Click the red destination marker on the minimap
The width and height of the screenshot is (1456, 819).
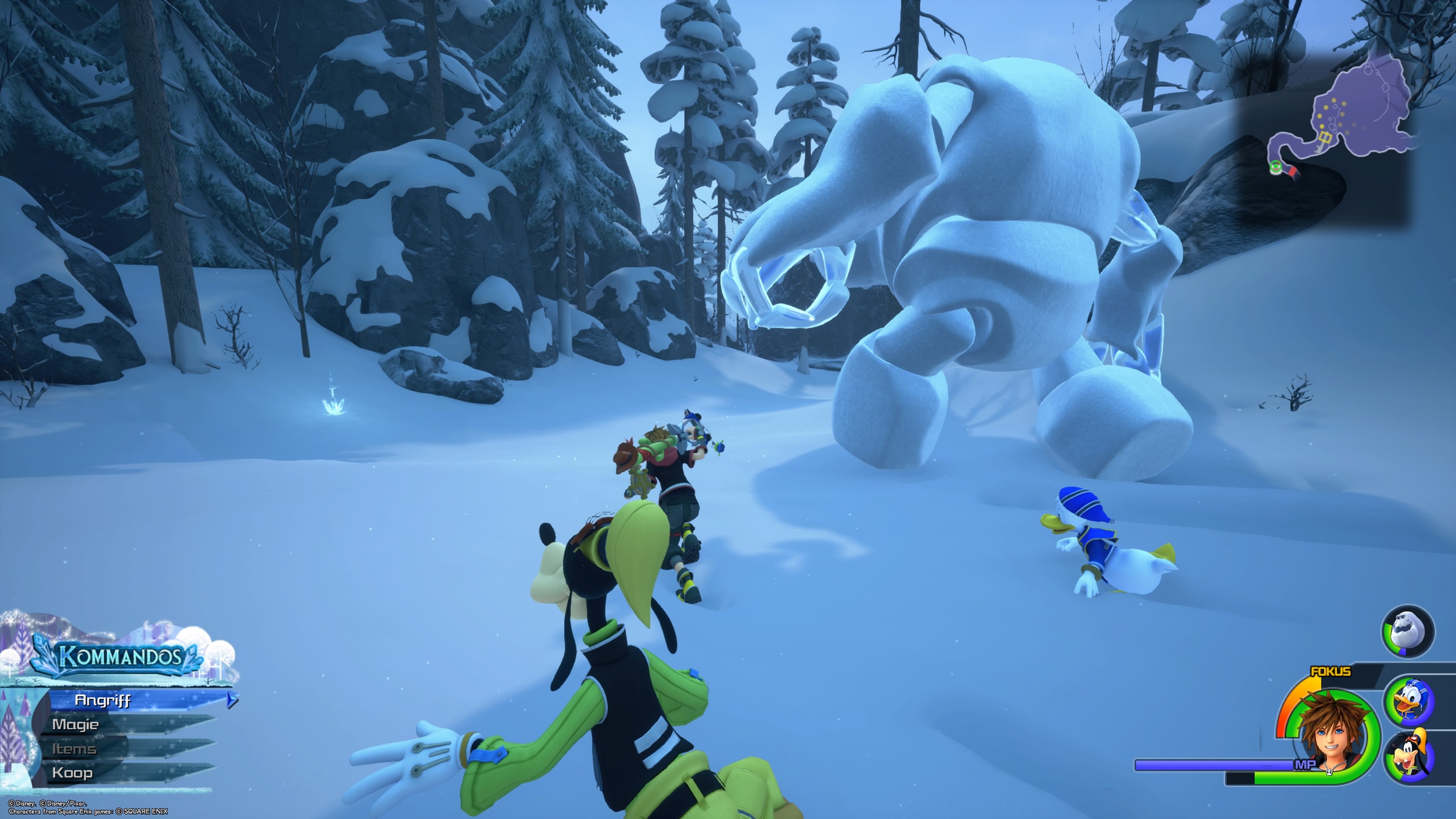tap(1293, 172)
